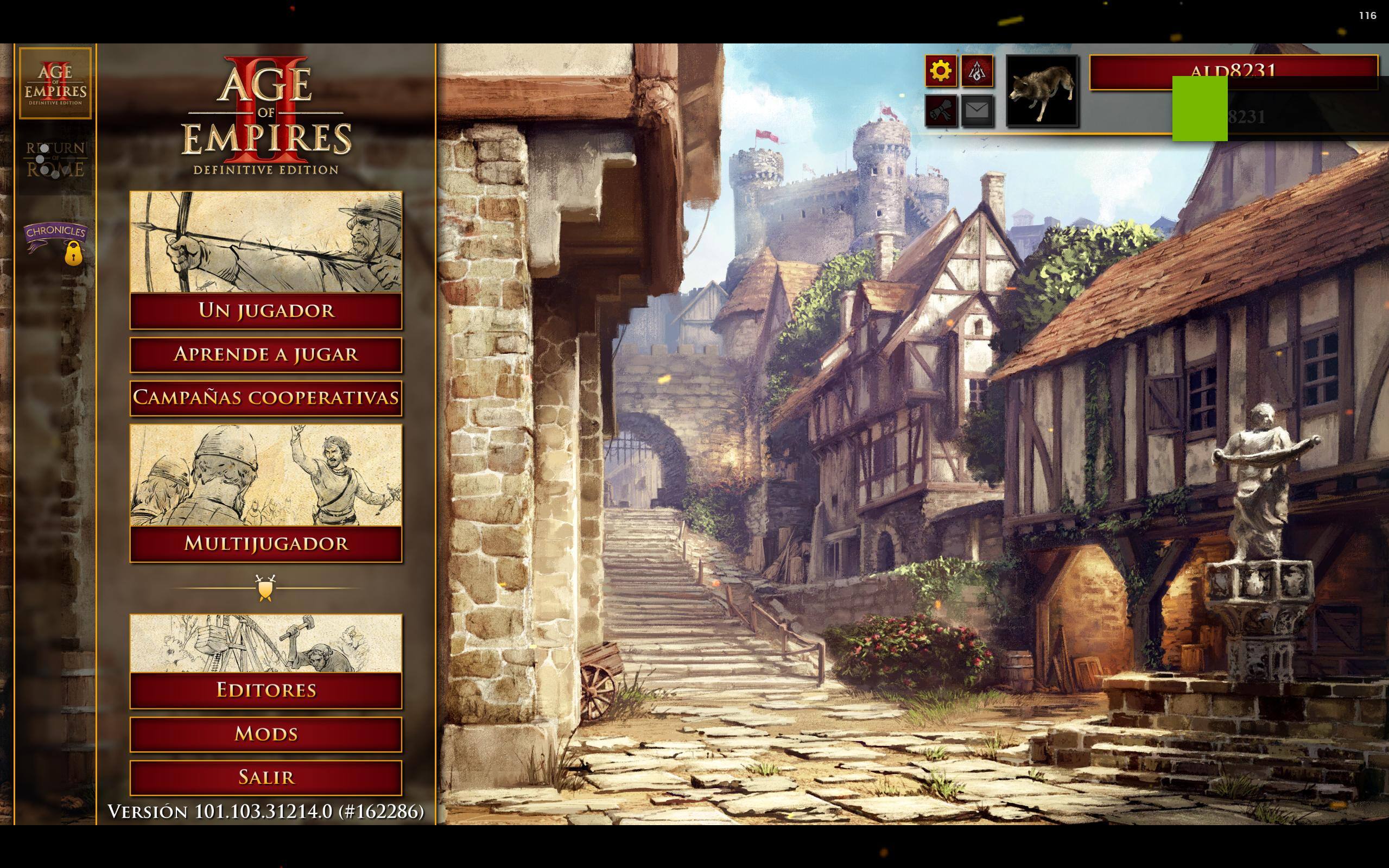Click the flame triangle icon
This screenshot has width=1389, height=868.
coord(977,71)
